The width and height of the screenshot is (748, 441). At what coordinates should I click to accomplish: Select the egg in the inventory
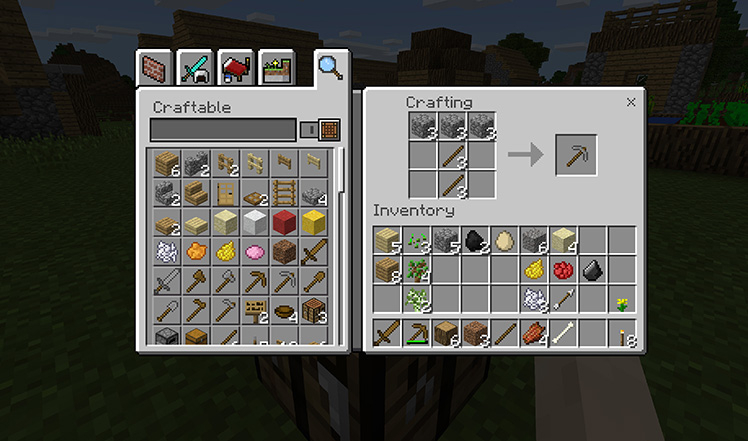coord(505,240)
